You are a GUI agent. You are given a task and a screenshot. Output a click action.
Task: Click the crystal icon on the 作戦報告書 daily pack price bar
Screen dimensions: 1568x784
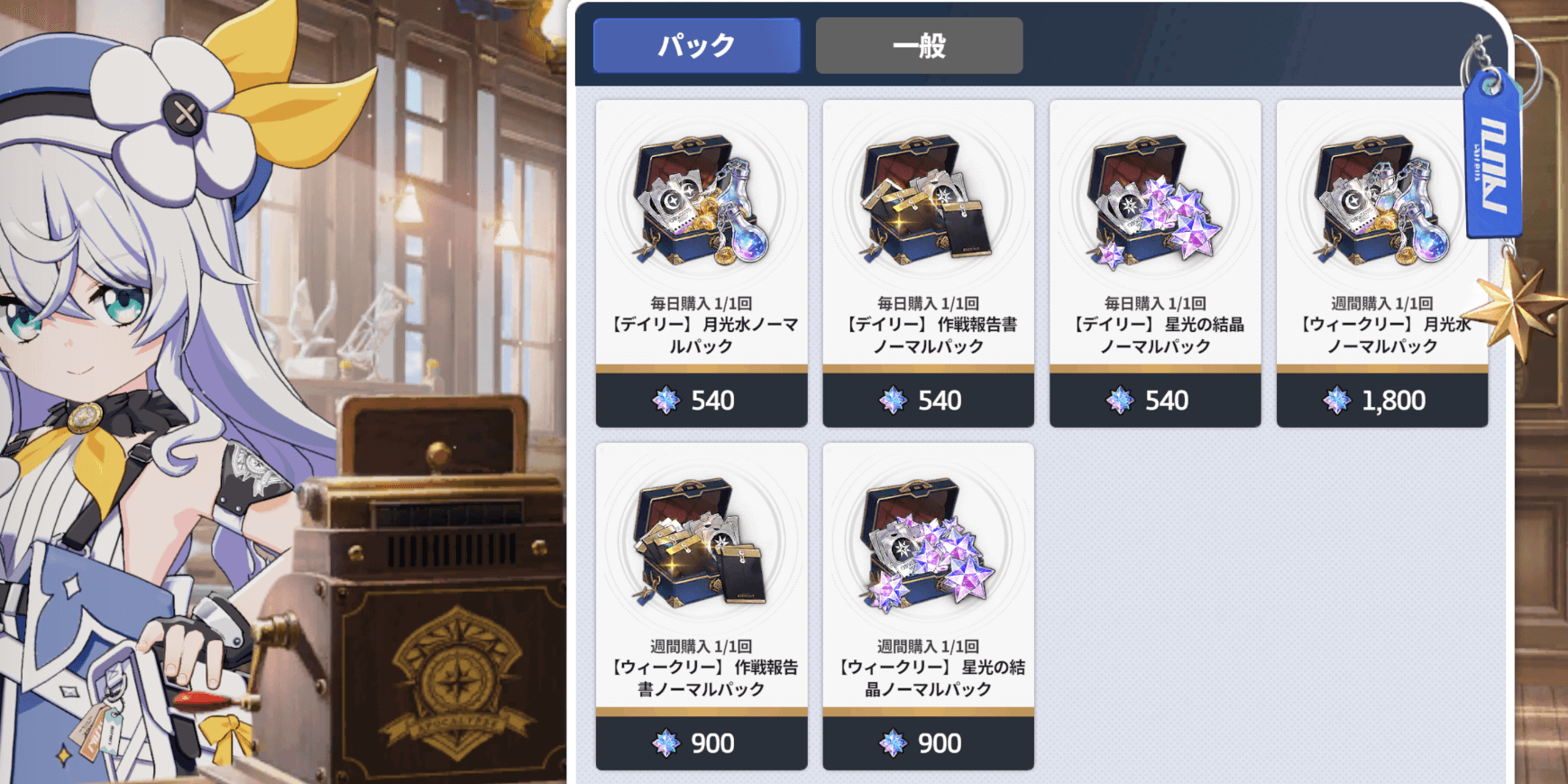coord(892,400)
